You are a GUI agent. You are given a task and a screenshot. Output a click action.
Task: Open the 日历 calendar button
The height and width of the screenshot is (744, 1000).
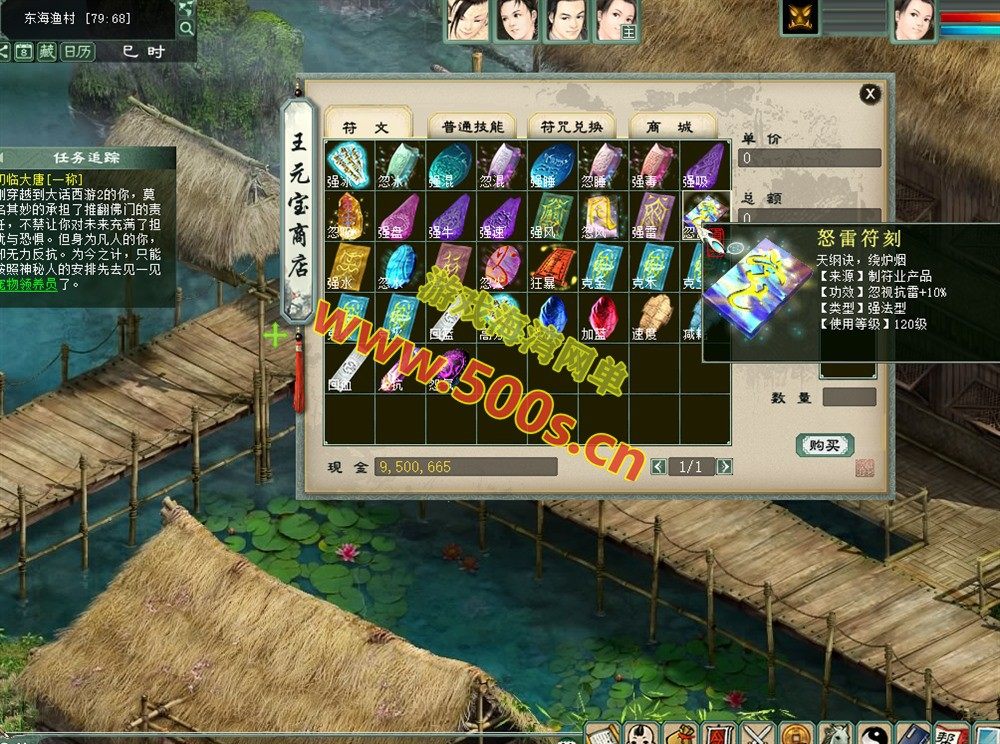pos(78,51)
